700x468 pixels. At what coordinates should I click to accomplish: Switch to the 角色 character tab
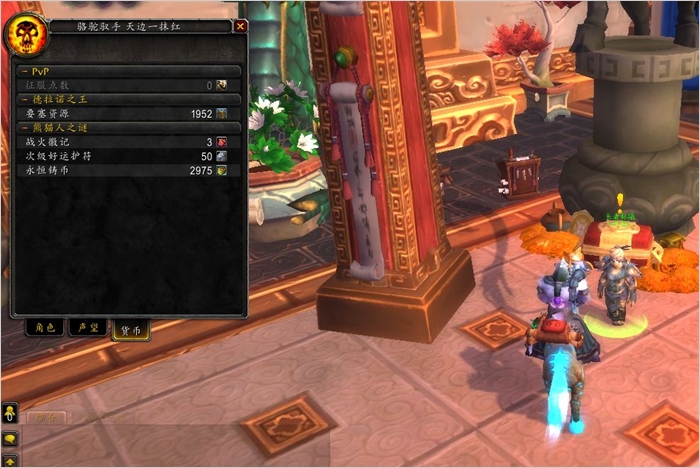[44, 327]
